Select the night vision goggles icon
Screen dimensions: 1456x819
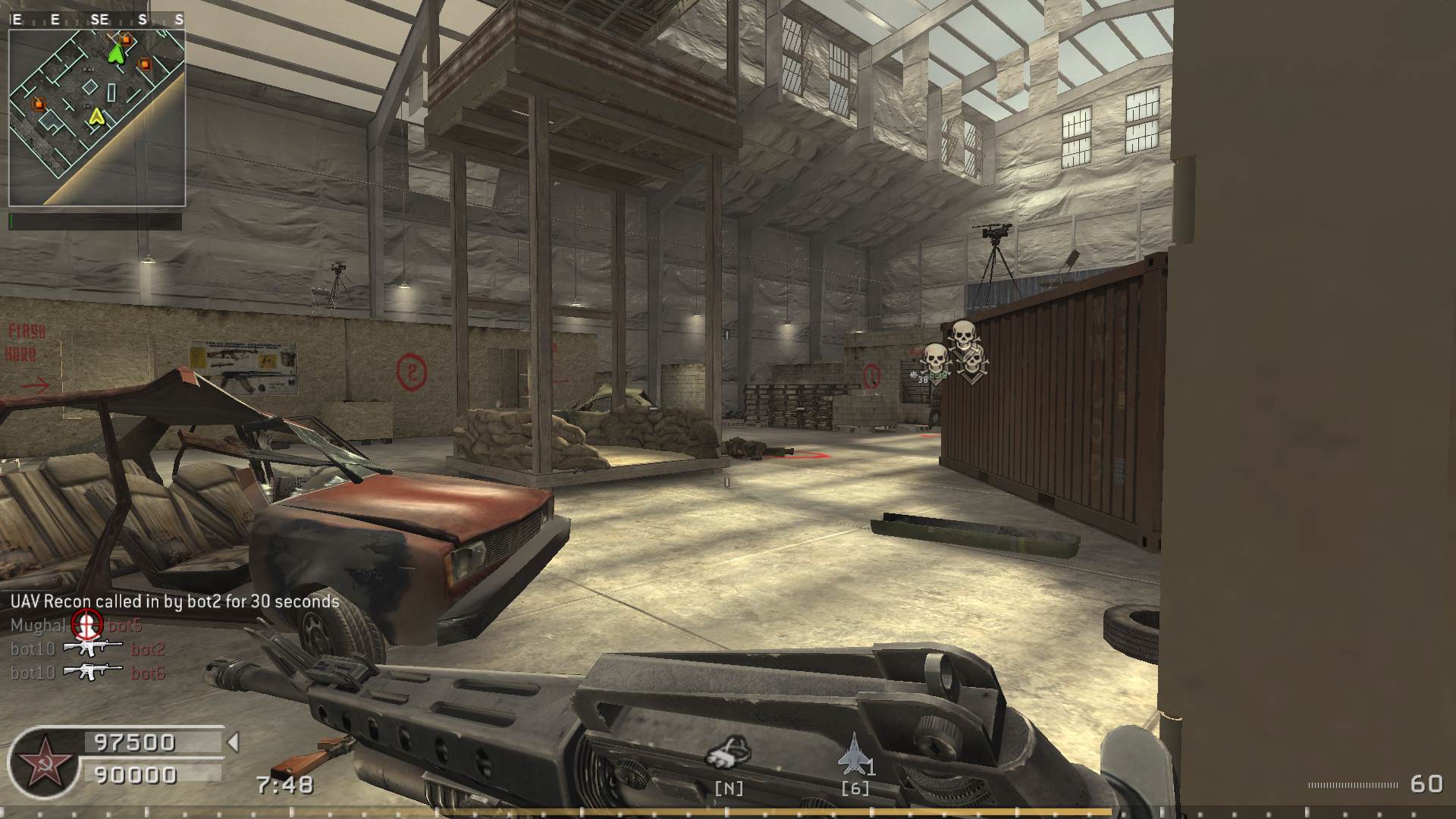(729, 753)
